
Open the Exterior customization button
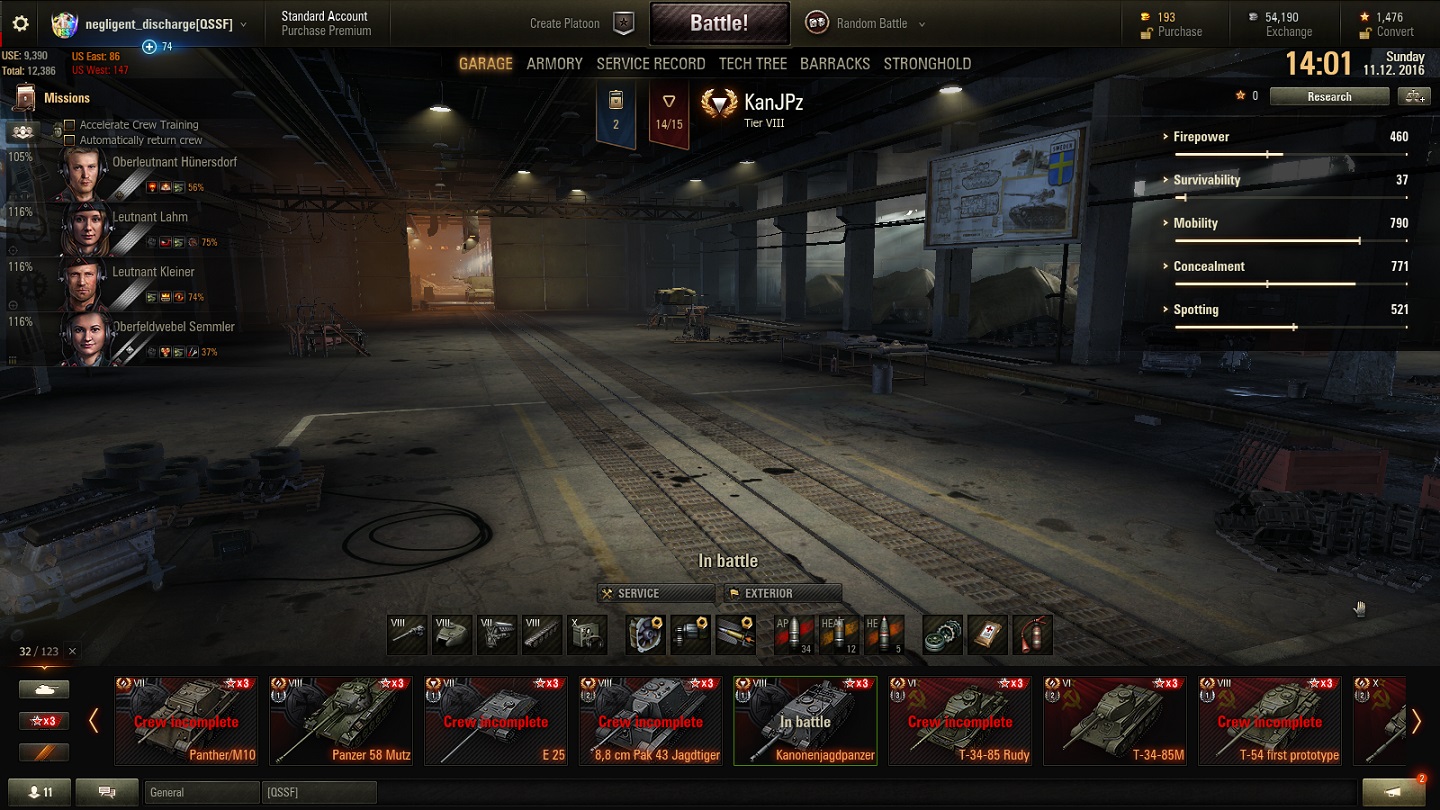(x=783, y=593)
